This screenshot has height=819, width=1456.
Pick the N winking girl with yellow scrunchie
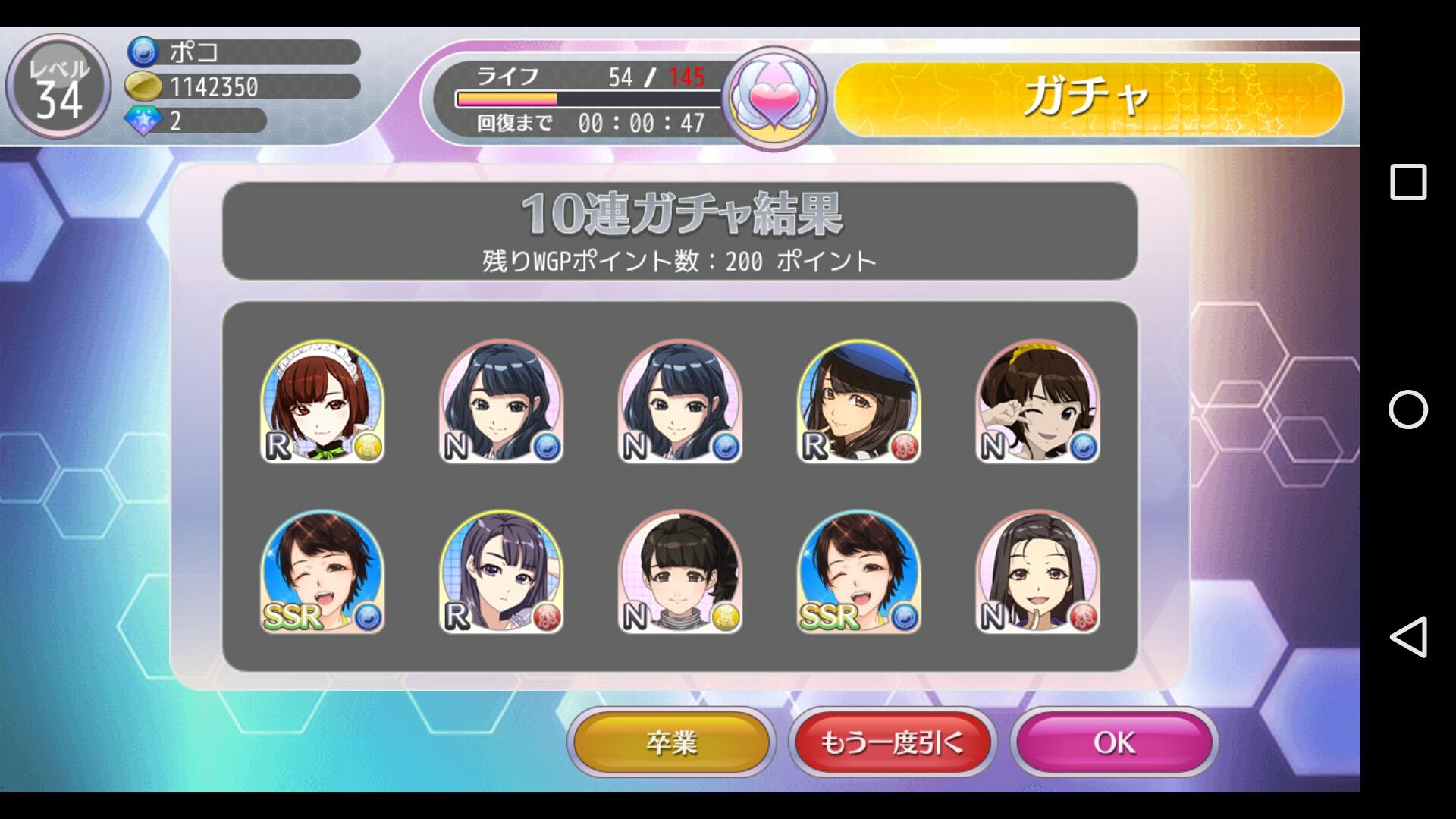click(x=1037, y=402)
